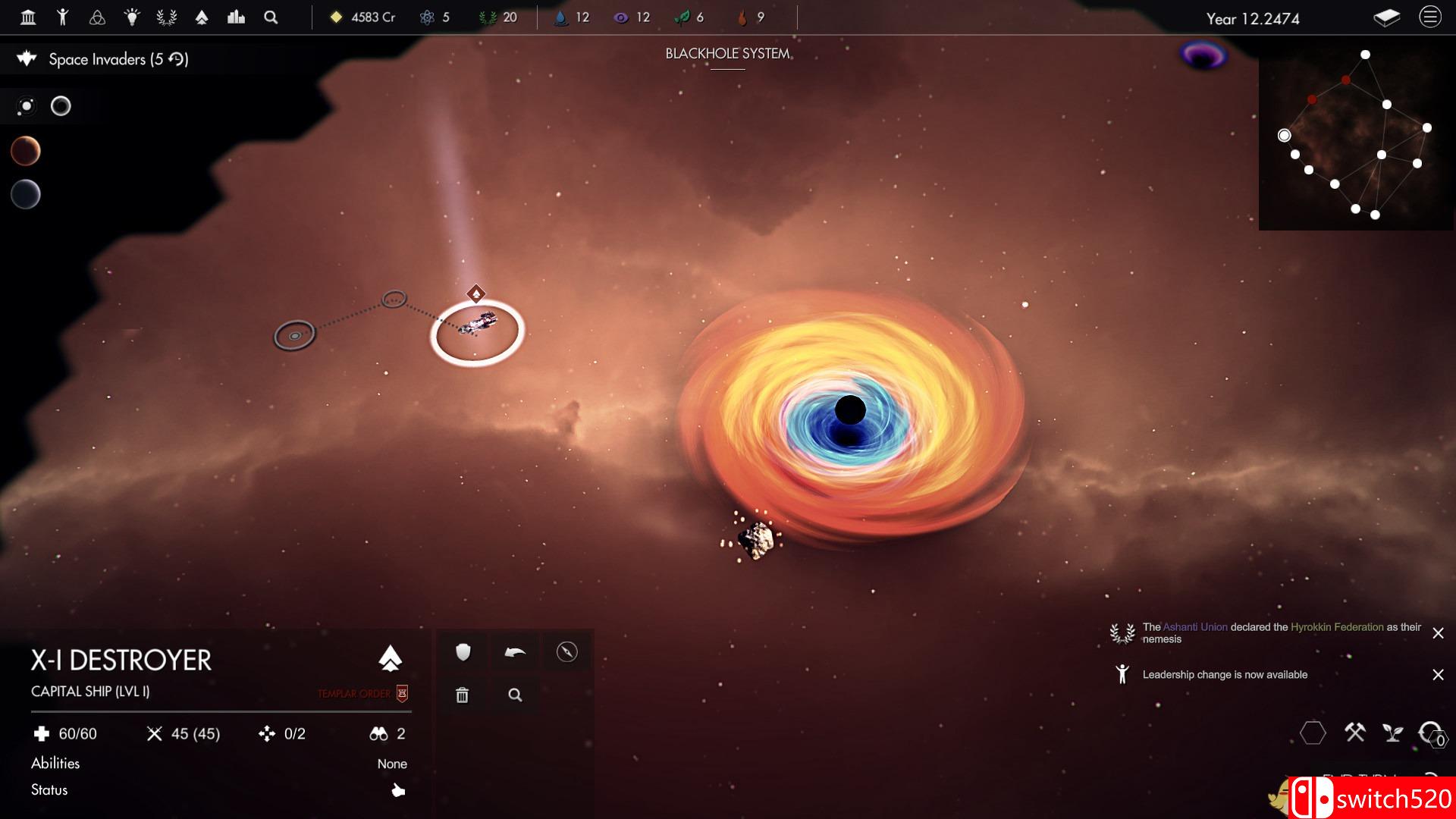The height and width of the screenshot is (819, 1456).
Task: Open the hamburger main menu
Action: coord(1429,17)
